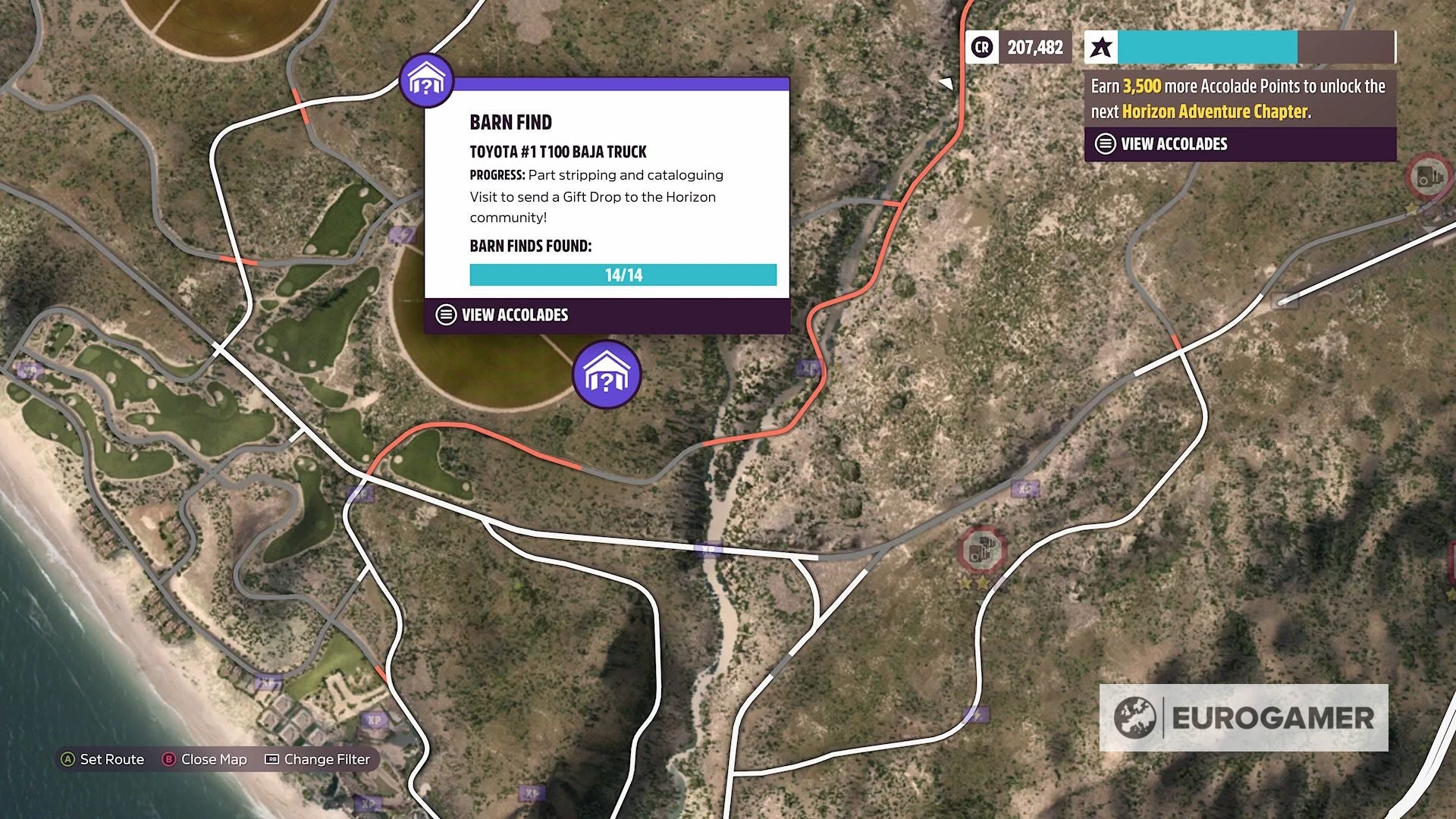
Task: Click the single star marker near the right speed trap
Action: click(1412, 207)
